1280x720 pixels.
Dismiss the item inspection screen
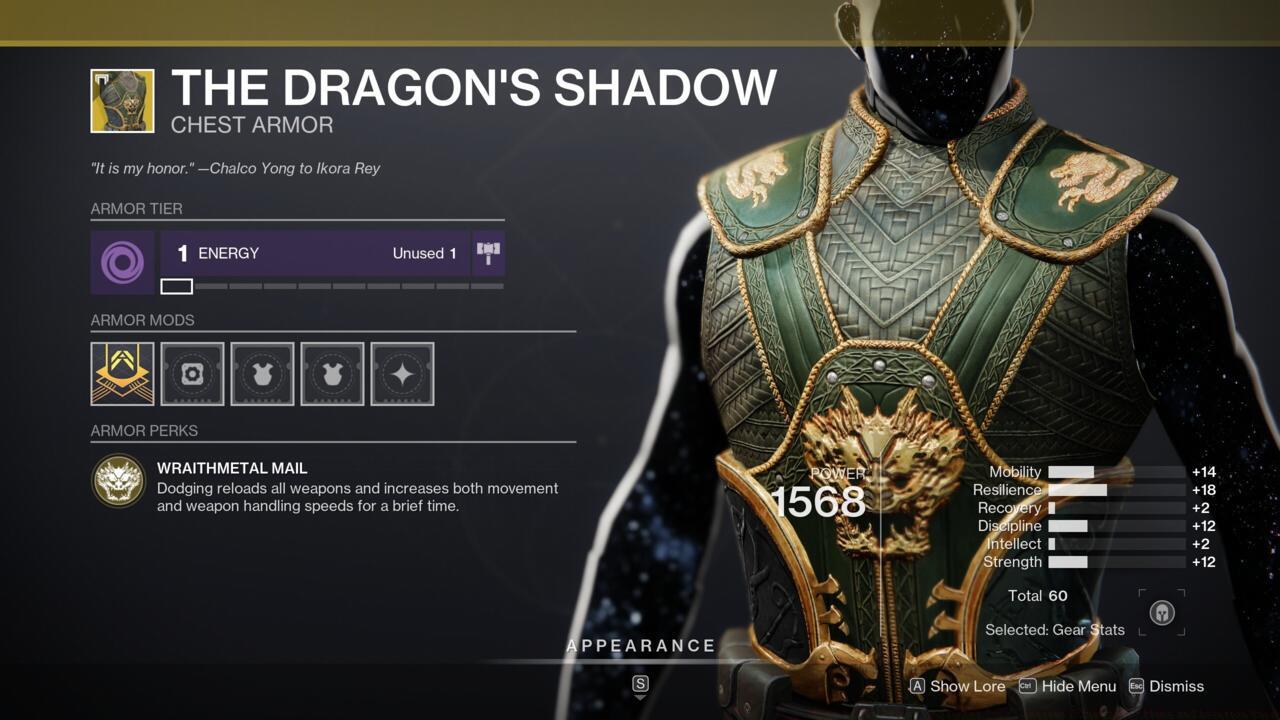(x=1175, y=687)
